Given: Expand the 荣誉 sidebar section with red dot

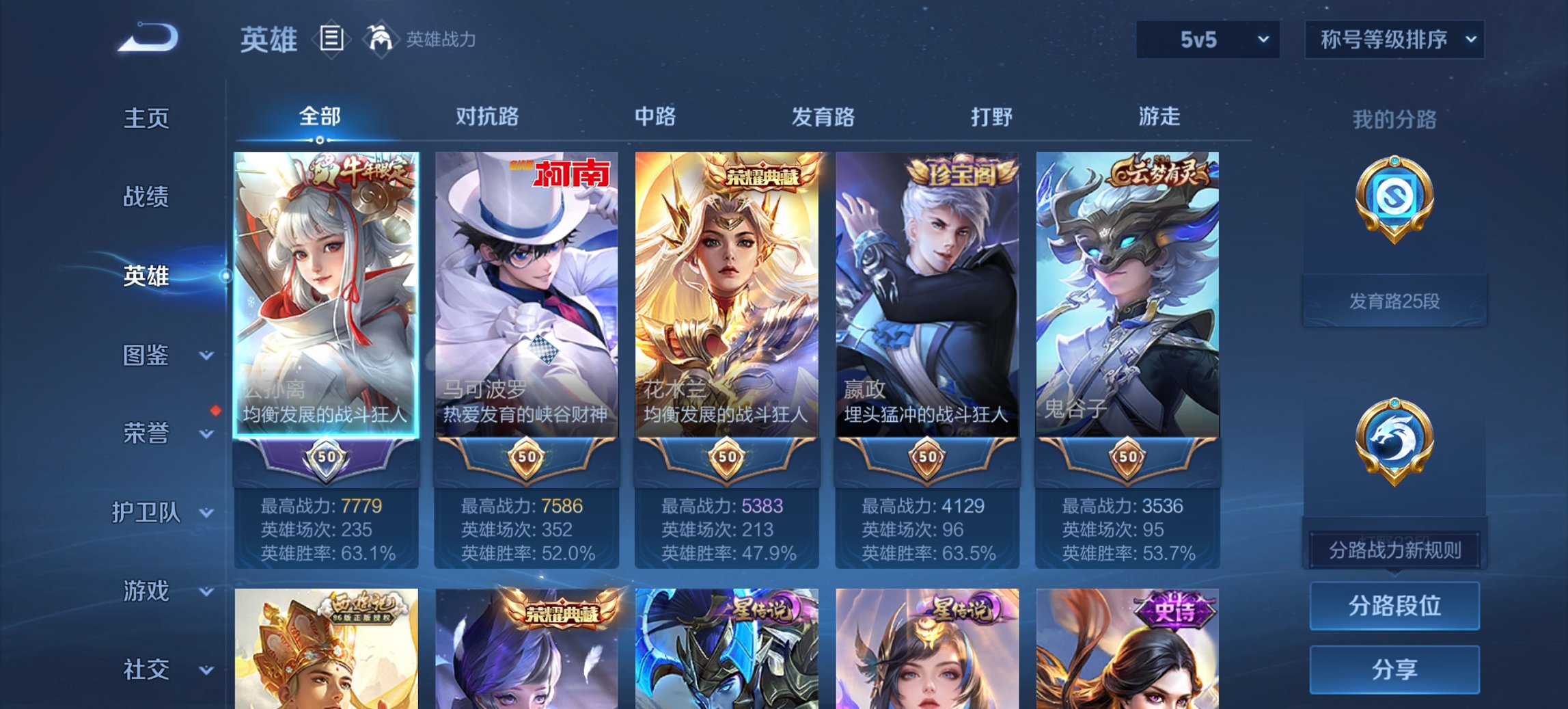Looking at the screenshot, I should pos(146,433).
